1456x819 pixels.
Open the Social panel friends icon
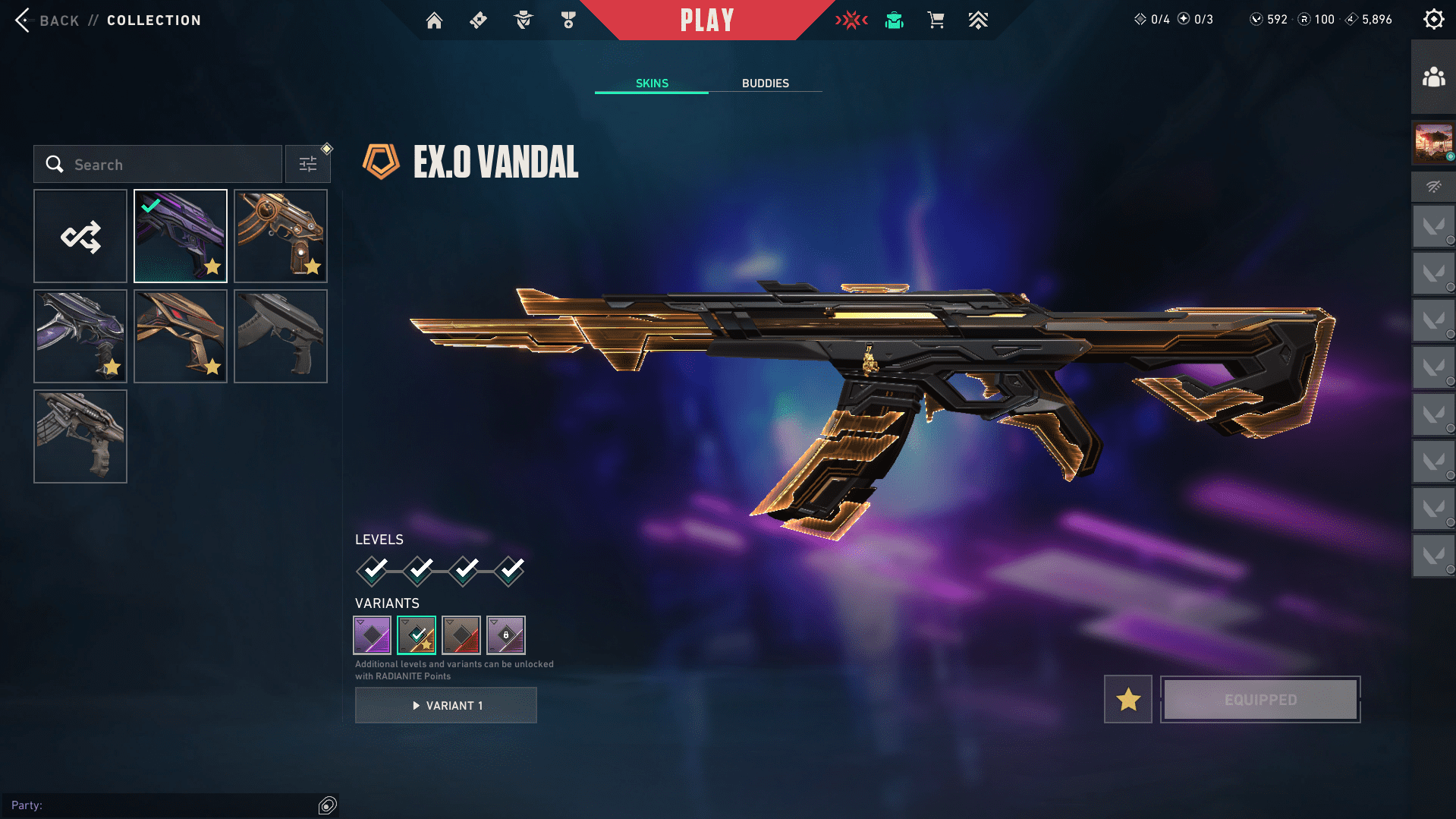click(1432, 75)
